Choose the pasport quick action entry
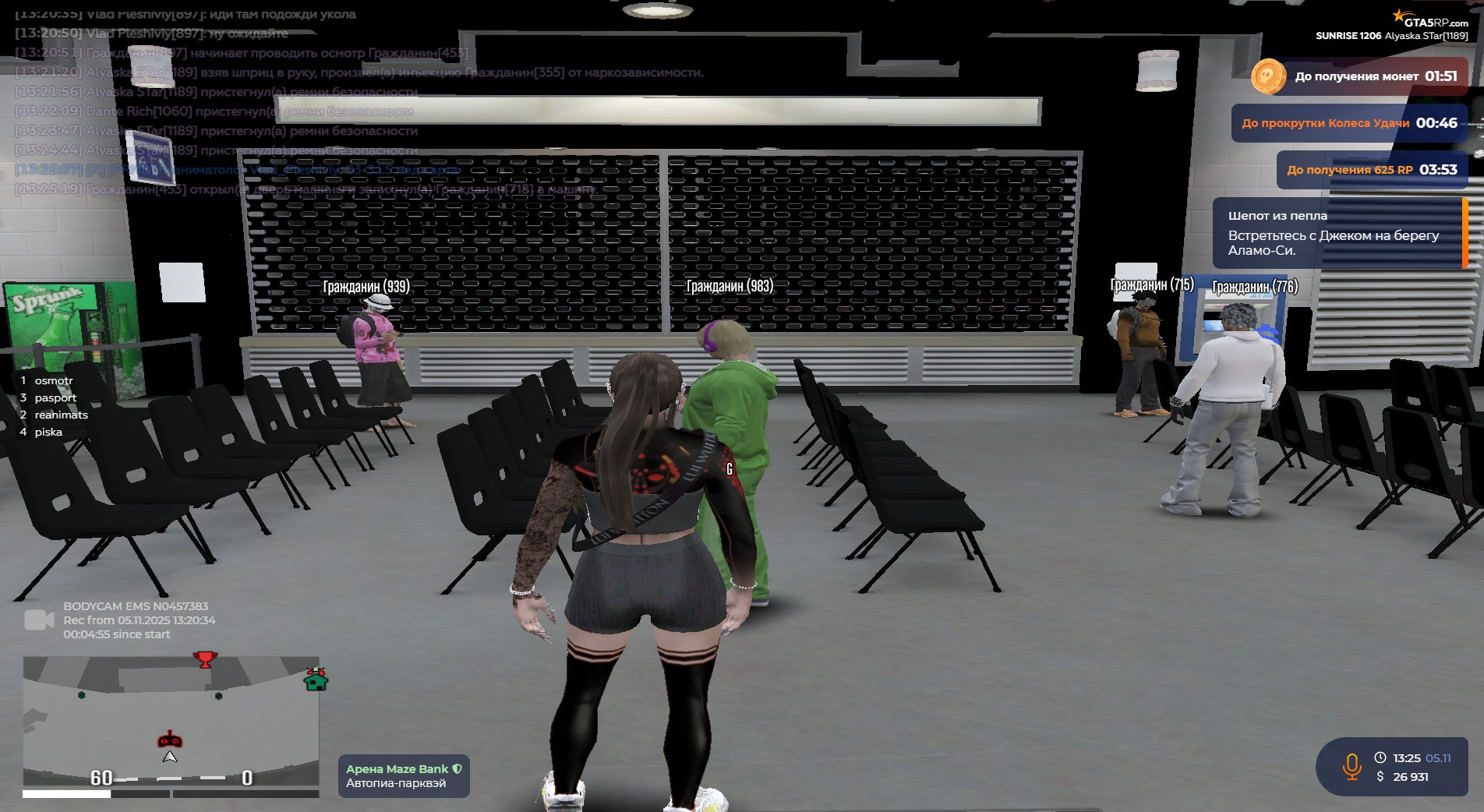The height and width of the screenshot is (812, 1484). tap(55, 397)
